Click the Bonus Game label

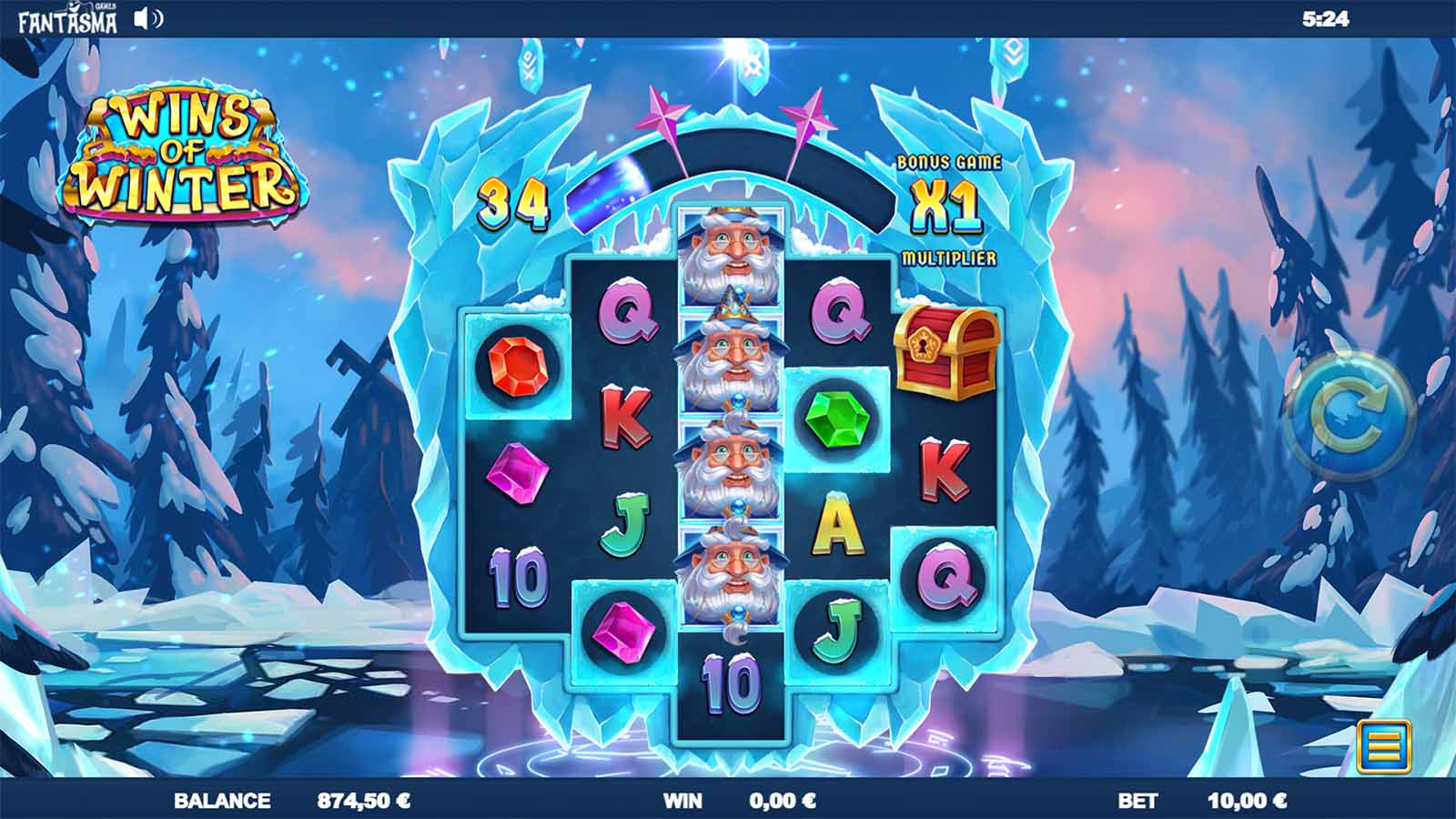949,162
